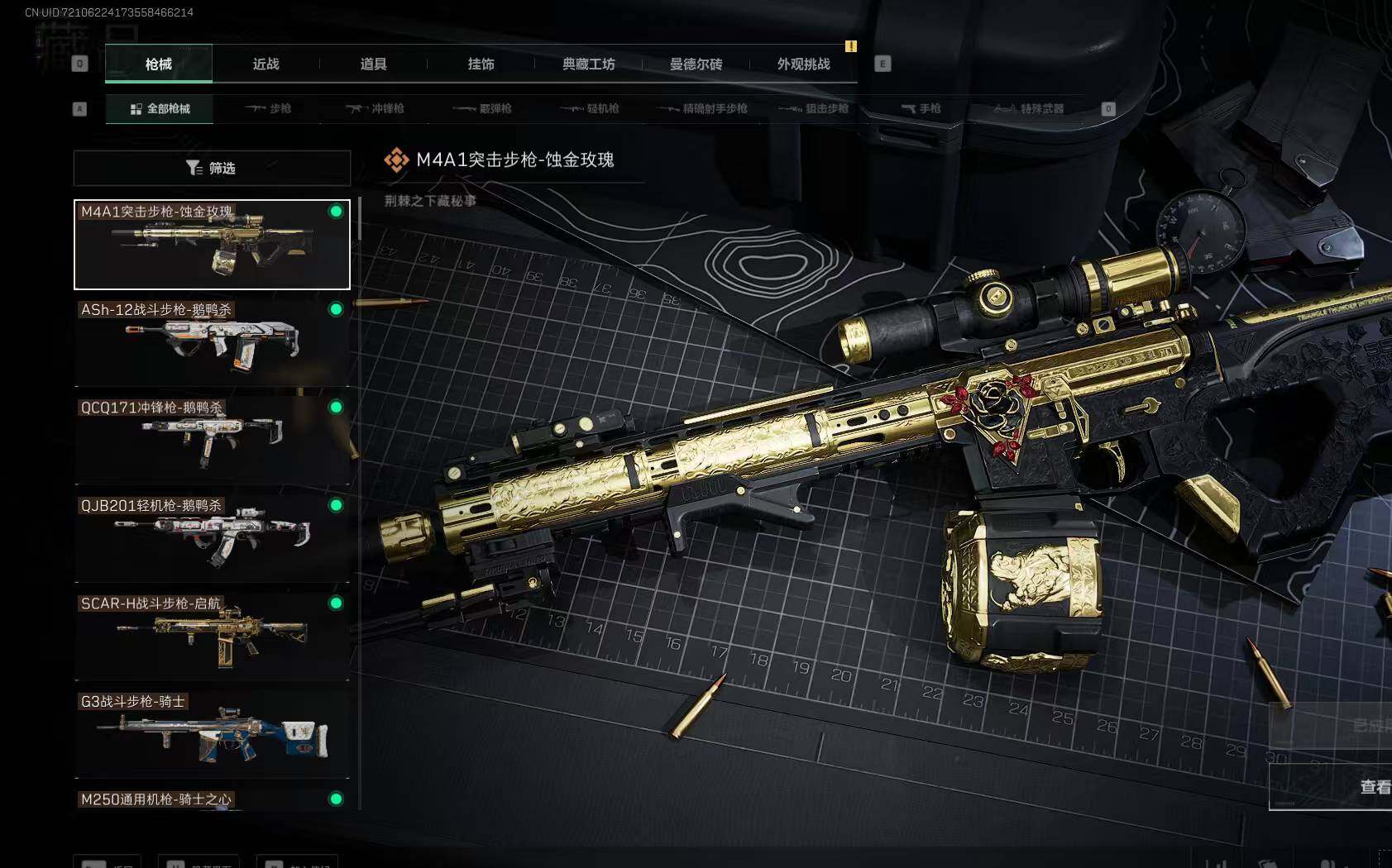This screenshot has width=1392, height=868.
Task: Select the 挂饰 charms tab
Action: [481, 64]
